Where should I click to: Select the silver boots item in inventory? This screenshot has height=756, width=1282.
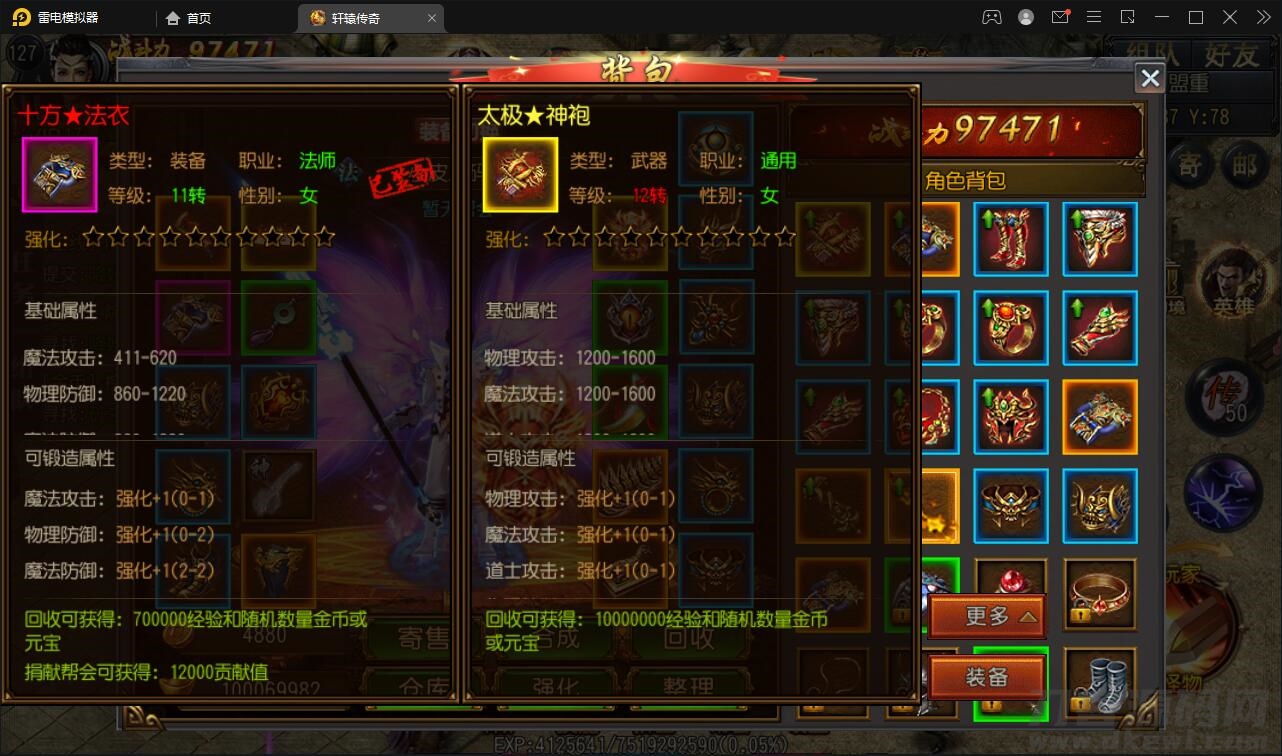[1101, 682]
